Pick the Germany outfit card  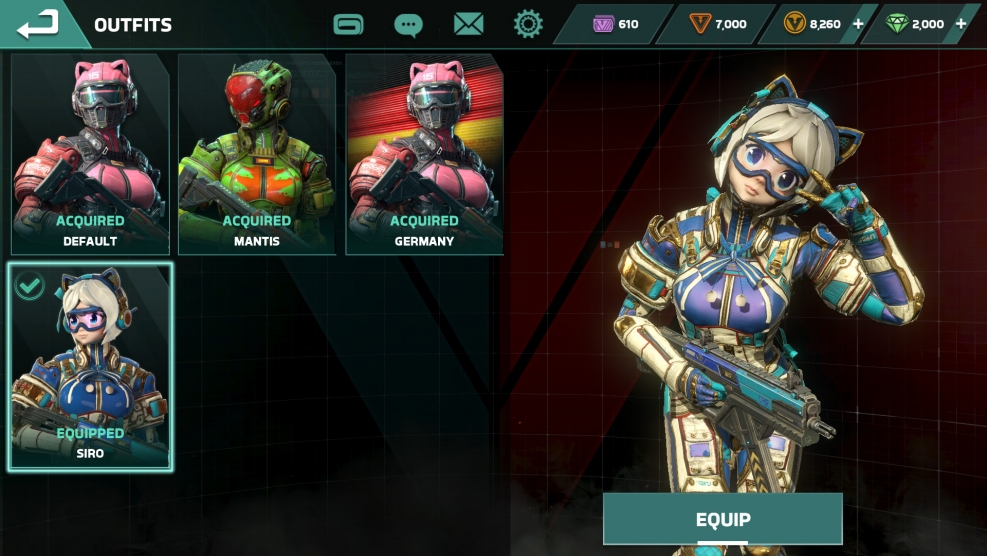tap(424, 154)
